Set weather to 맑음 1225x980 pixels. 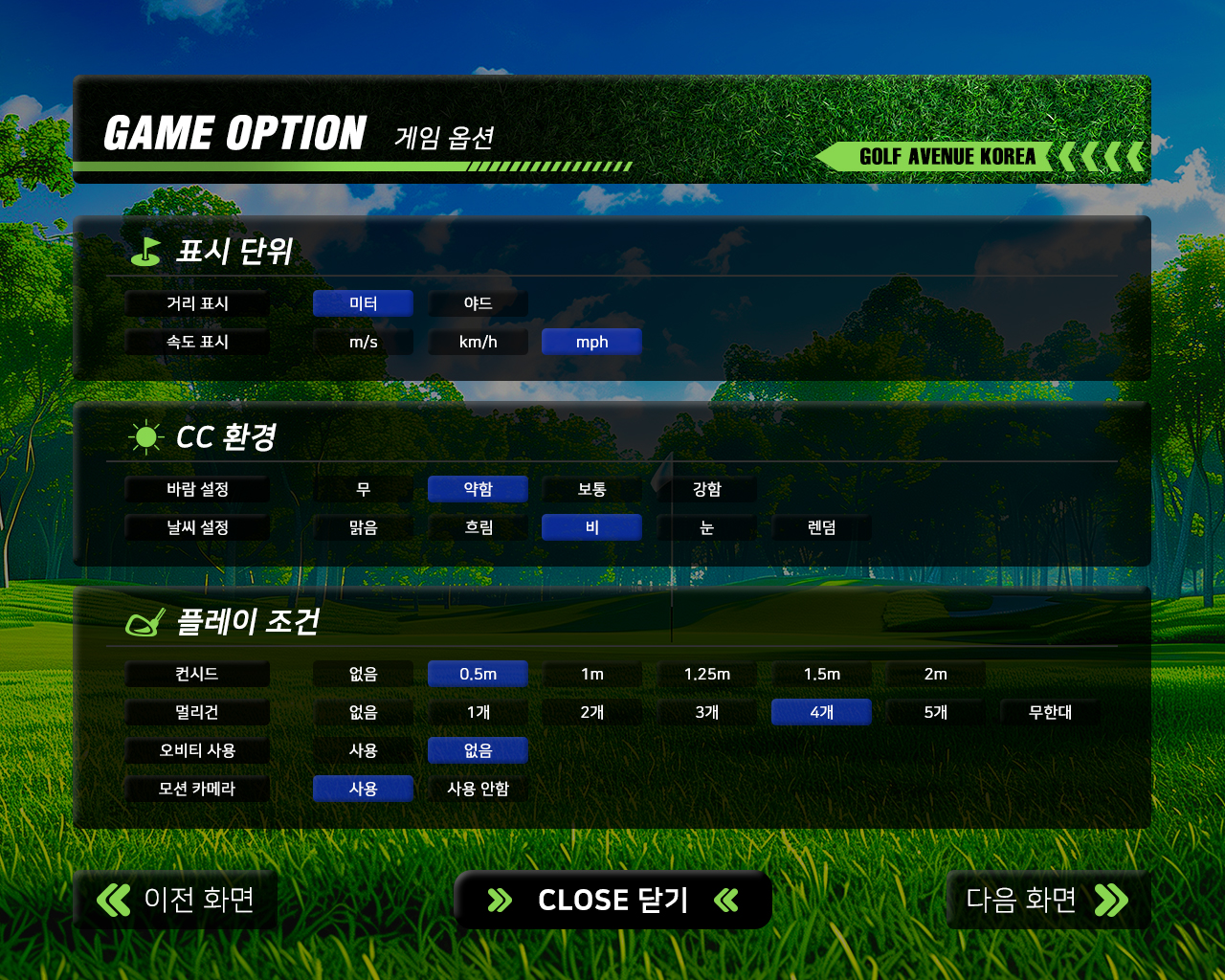coord(363,527)
